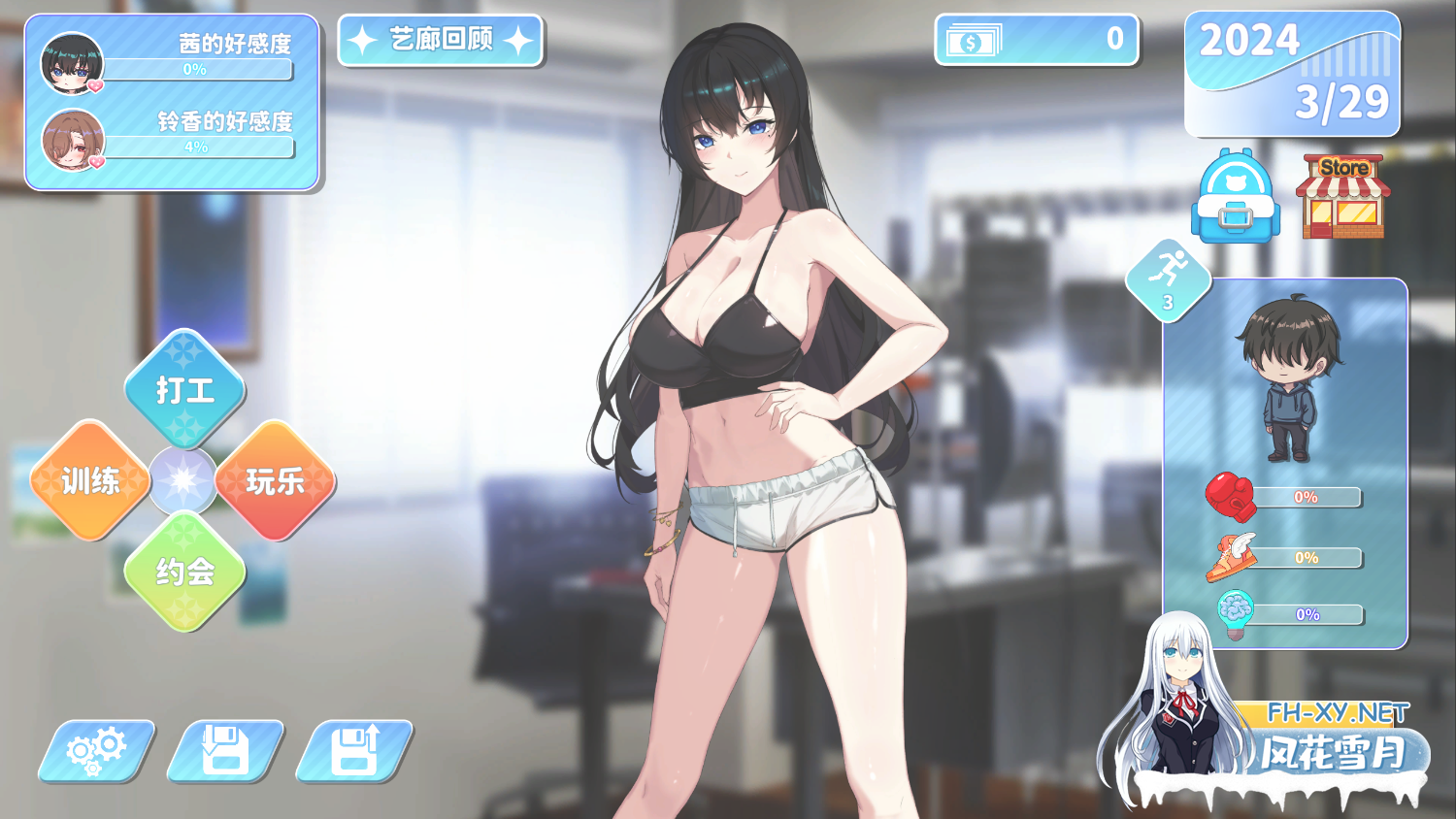Click the floppy disk load button

pyautogui.click(x=354, y=750)
